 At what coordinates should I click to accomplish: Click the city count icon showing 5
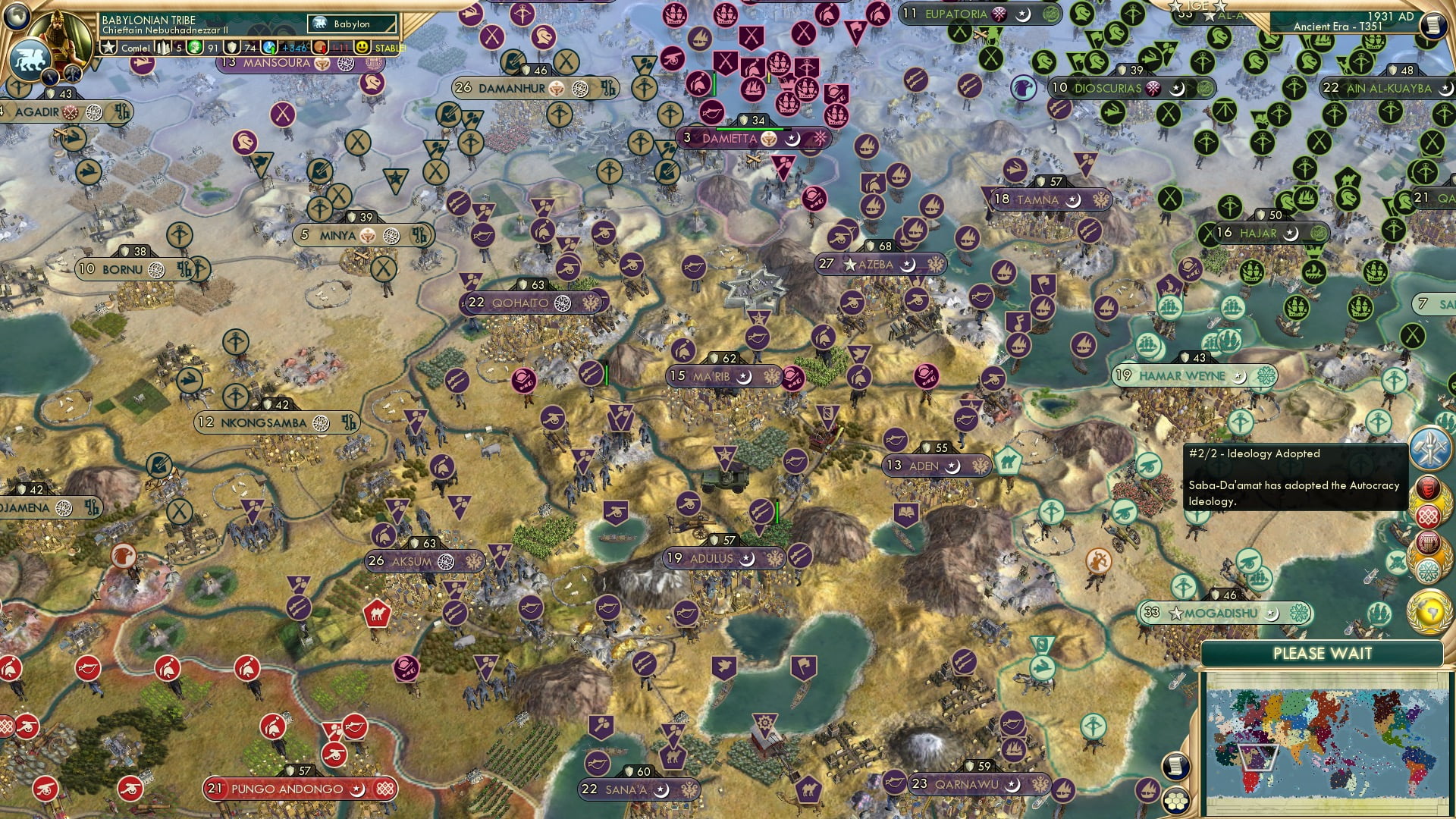click(x=163, y=49)
